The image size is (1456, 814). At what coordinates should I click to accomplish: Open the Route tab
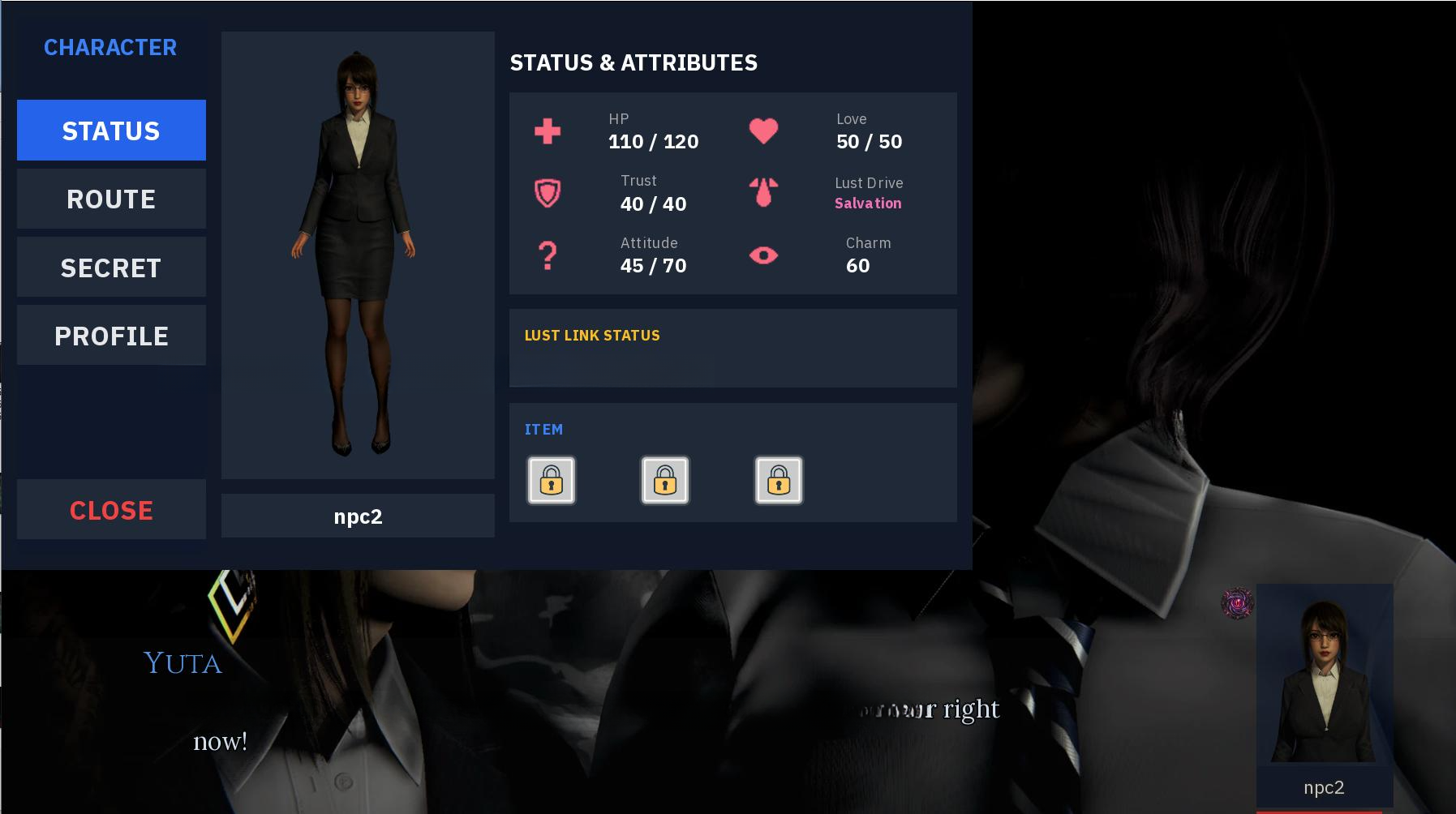[111, 199]
